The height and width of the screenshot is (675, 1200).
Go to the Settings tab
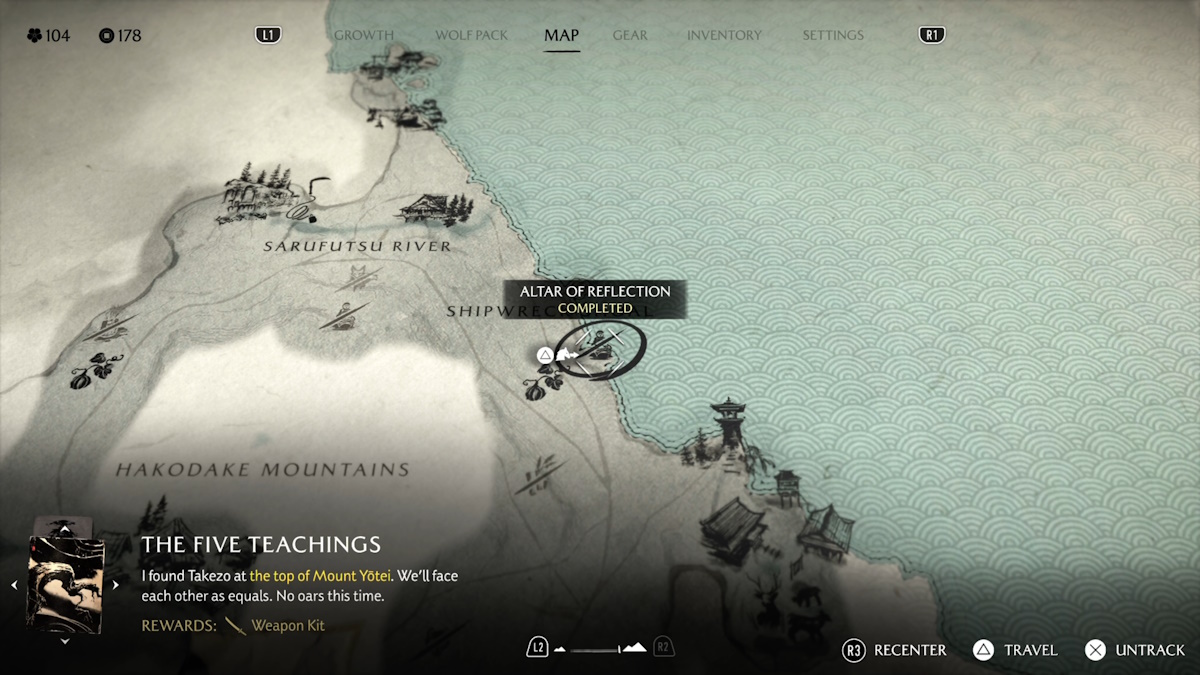(x=832, y=35)
